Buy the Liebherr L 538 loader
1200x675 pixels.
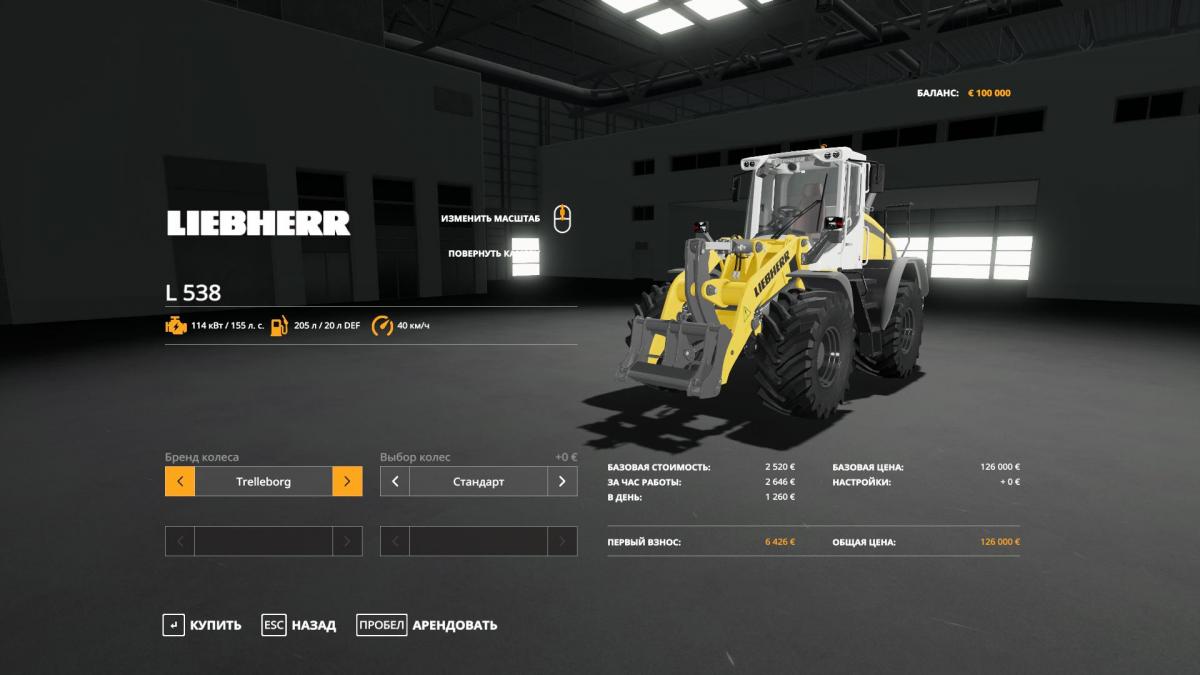coord(202,625)
